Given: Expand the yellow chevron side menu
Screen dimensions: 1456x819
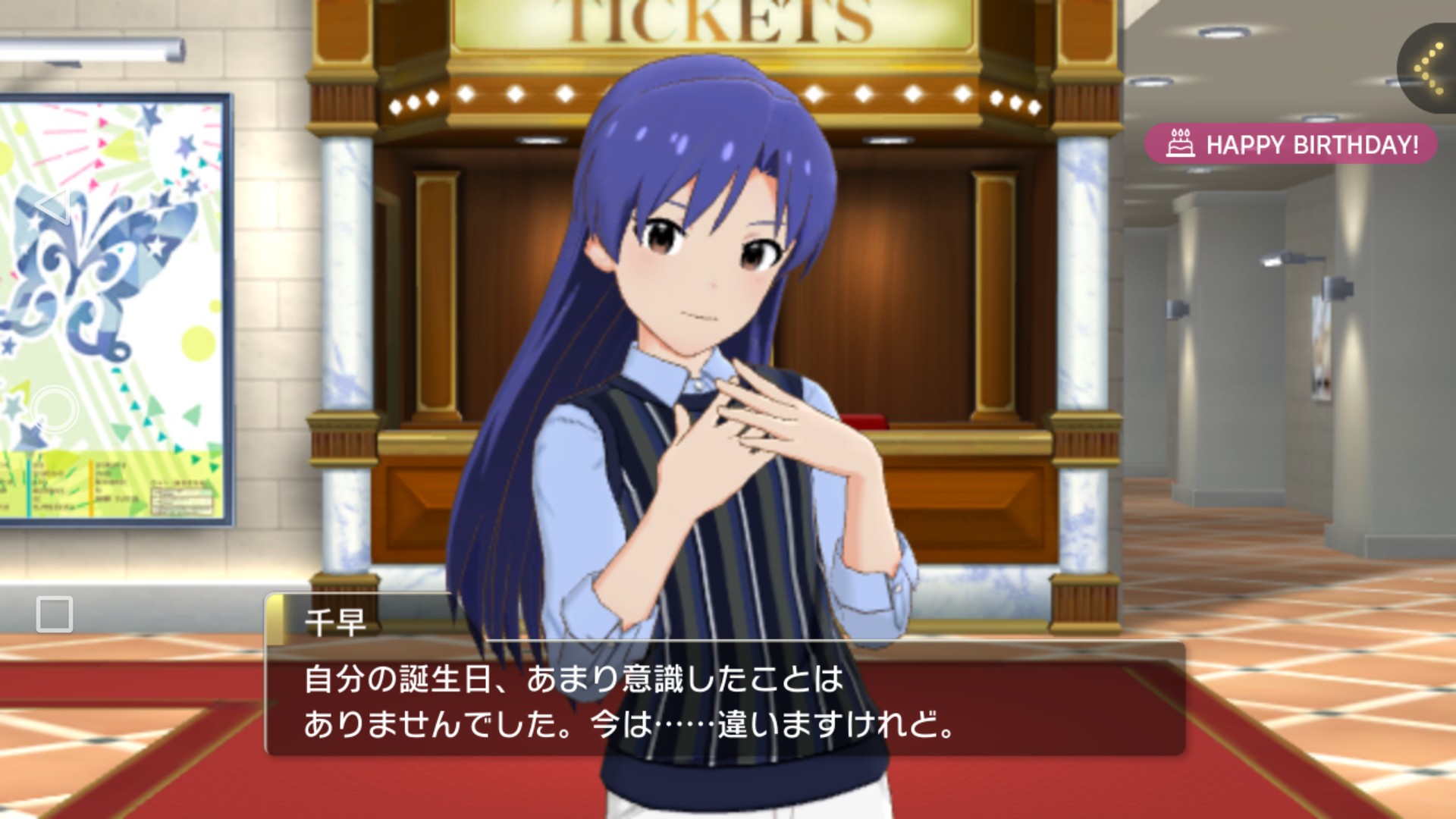Looking at the screenshot, I should click(x=1429, y=68).
